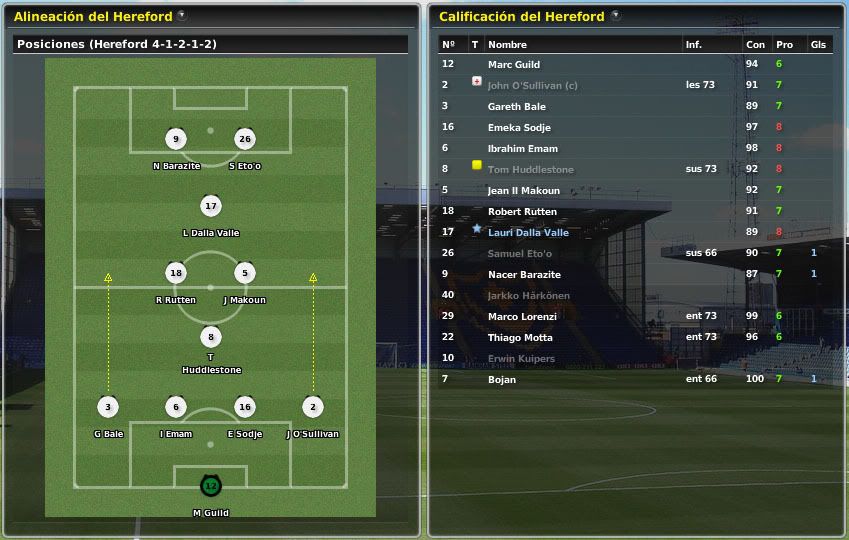Select shirt number 9 N Barazite on pitch
The height and width of the screenshot is (540, 849).
pos(176,140)
